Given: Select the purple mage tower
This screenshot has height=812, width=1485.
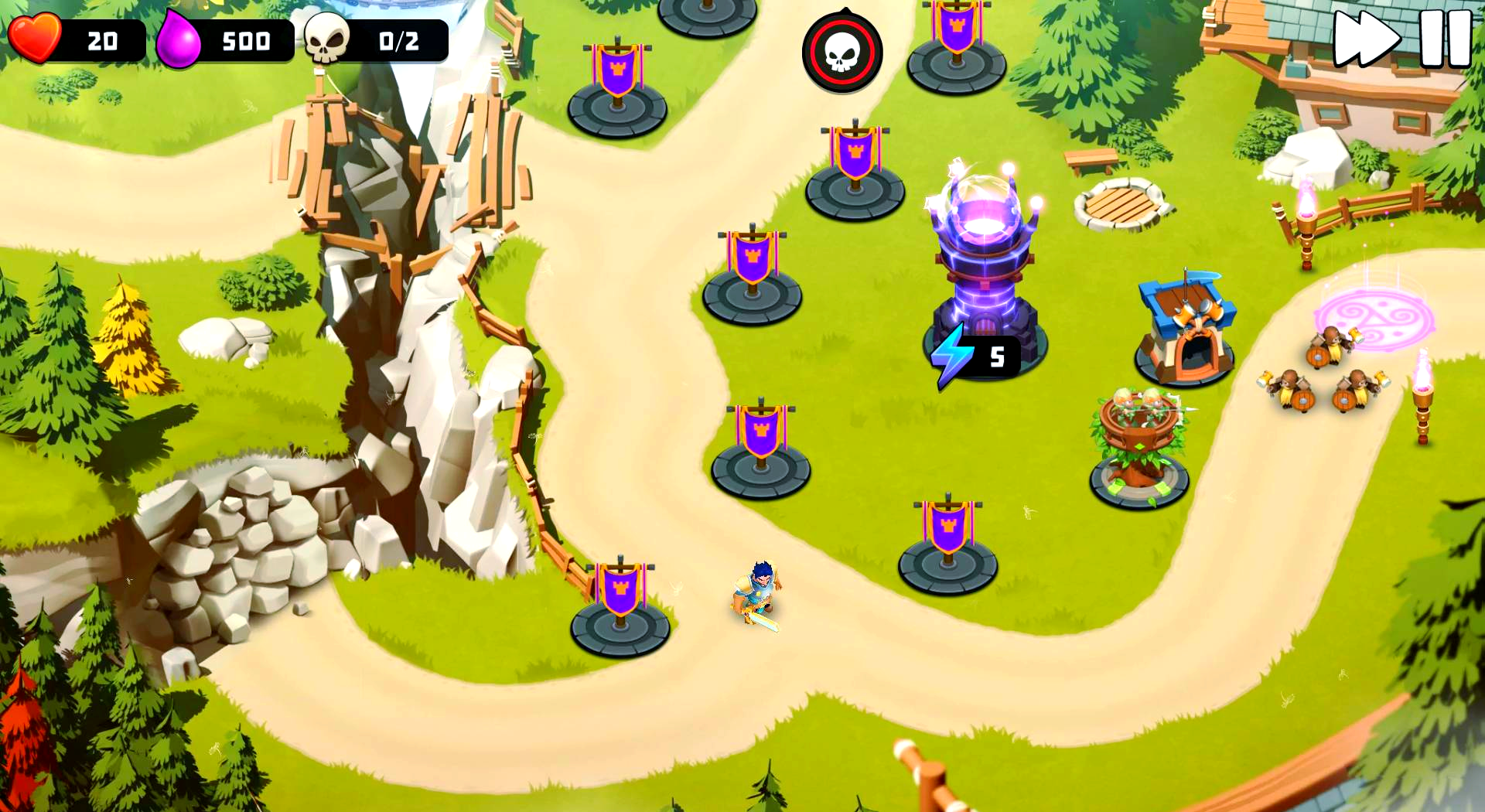Looking at the screenshot, I should point(983,255).
